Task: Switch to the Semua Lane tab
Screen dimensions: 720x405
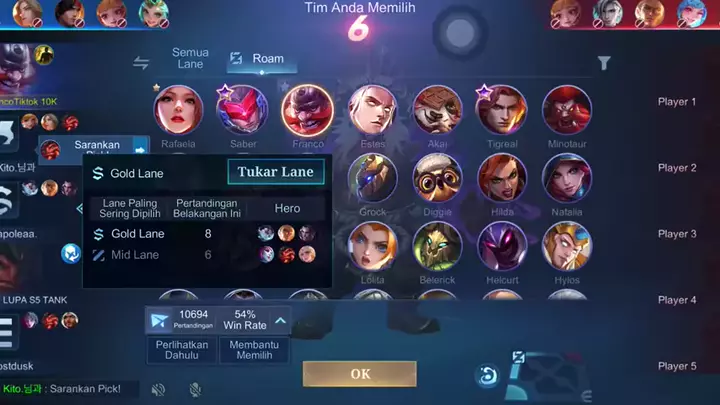Action: [190, 58]
